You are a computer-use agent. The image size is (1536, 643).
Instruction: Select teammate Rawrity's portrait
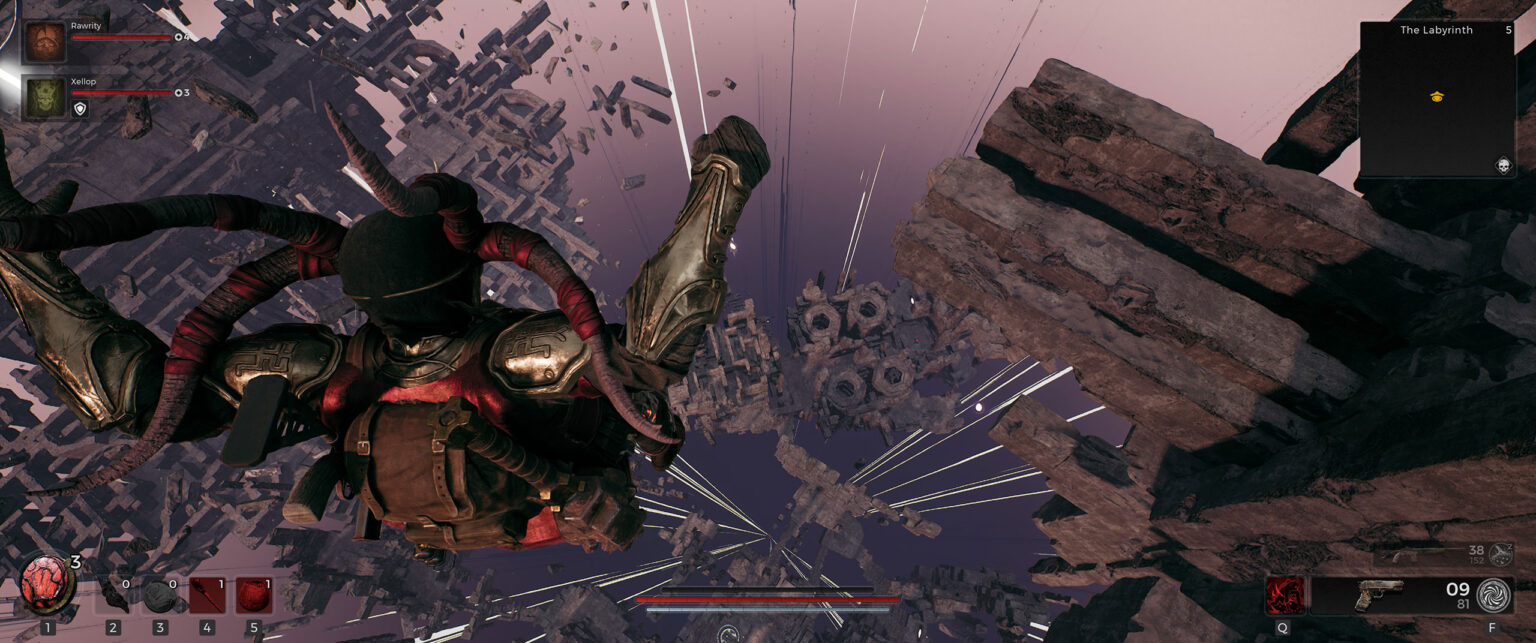coord(45,42)
